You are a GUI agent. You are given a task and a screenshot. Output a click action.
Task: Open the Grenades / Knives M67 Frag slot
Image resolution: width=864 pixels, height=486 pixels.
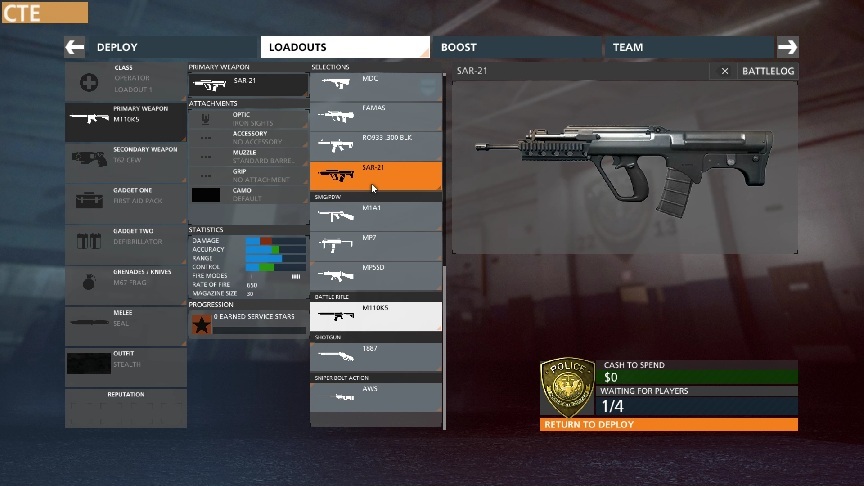(x=126, y=281)
